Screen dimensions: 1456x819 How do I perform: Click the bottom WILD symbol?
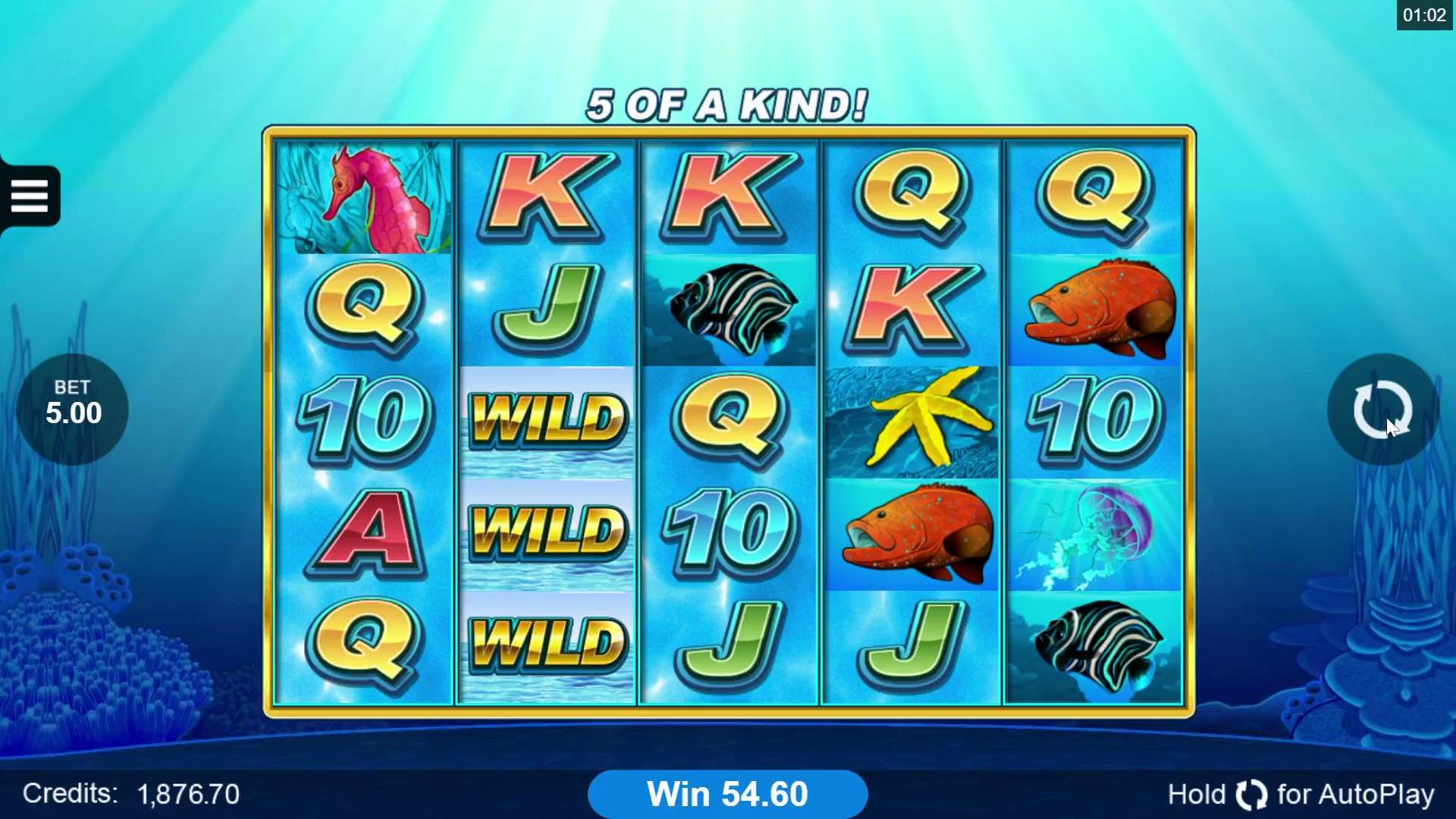point(548,641)
